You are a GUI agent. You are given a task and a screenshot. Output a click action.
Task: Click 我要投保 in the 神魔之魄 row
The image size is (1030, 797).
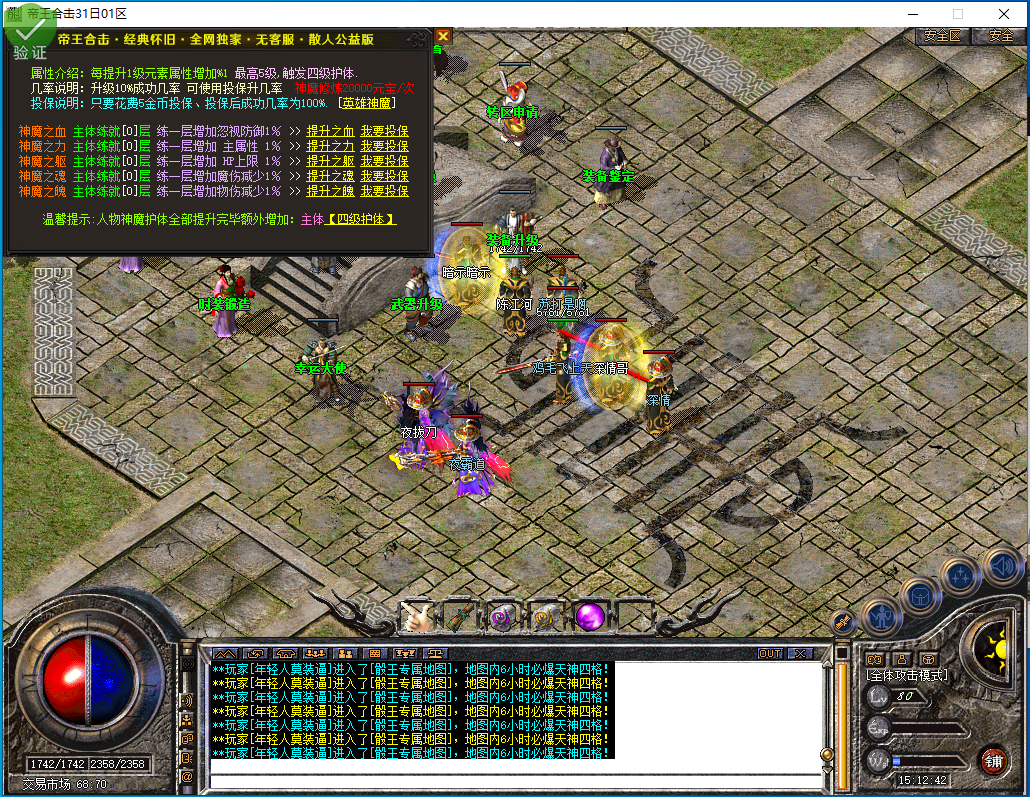384,191
